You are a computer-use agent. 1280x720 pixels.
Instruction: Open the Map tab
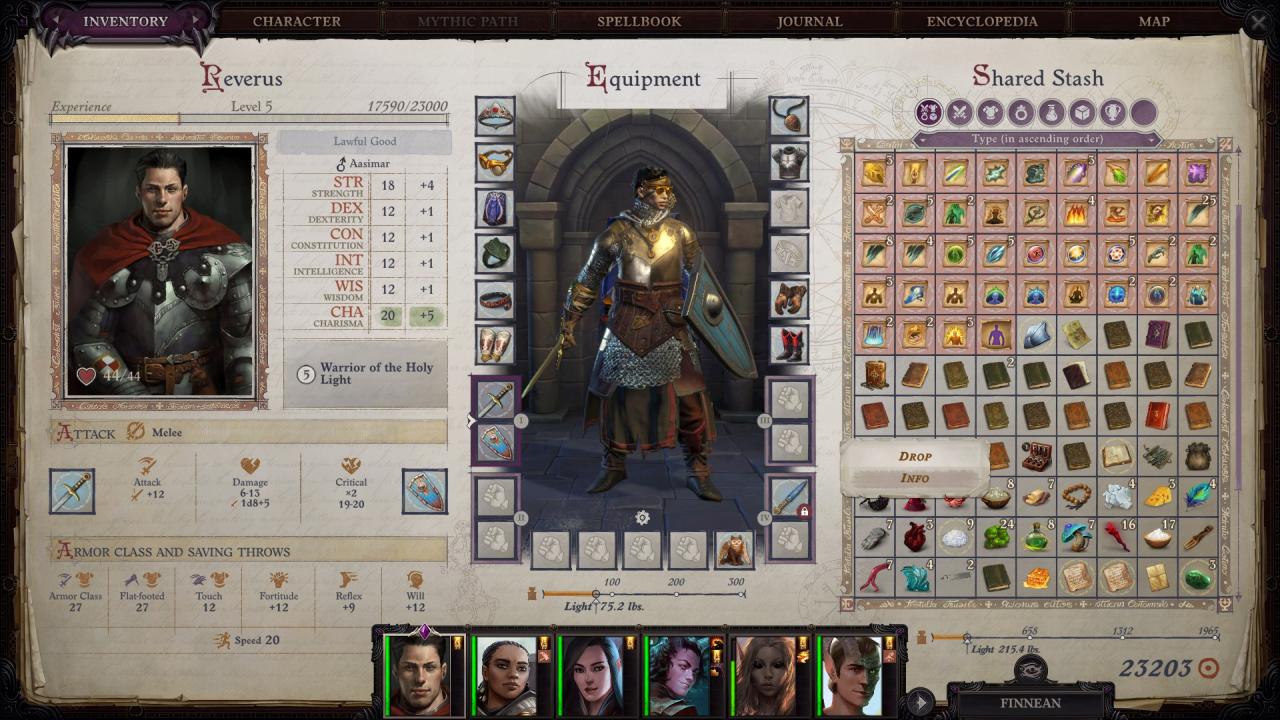[x=1154, y=21]
